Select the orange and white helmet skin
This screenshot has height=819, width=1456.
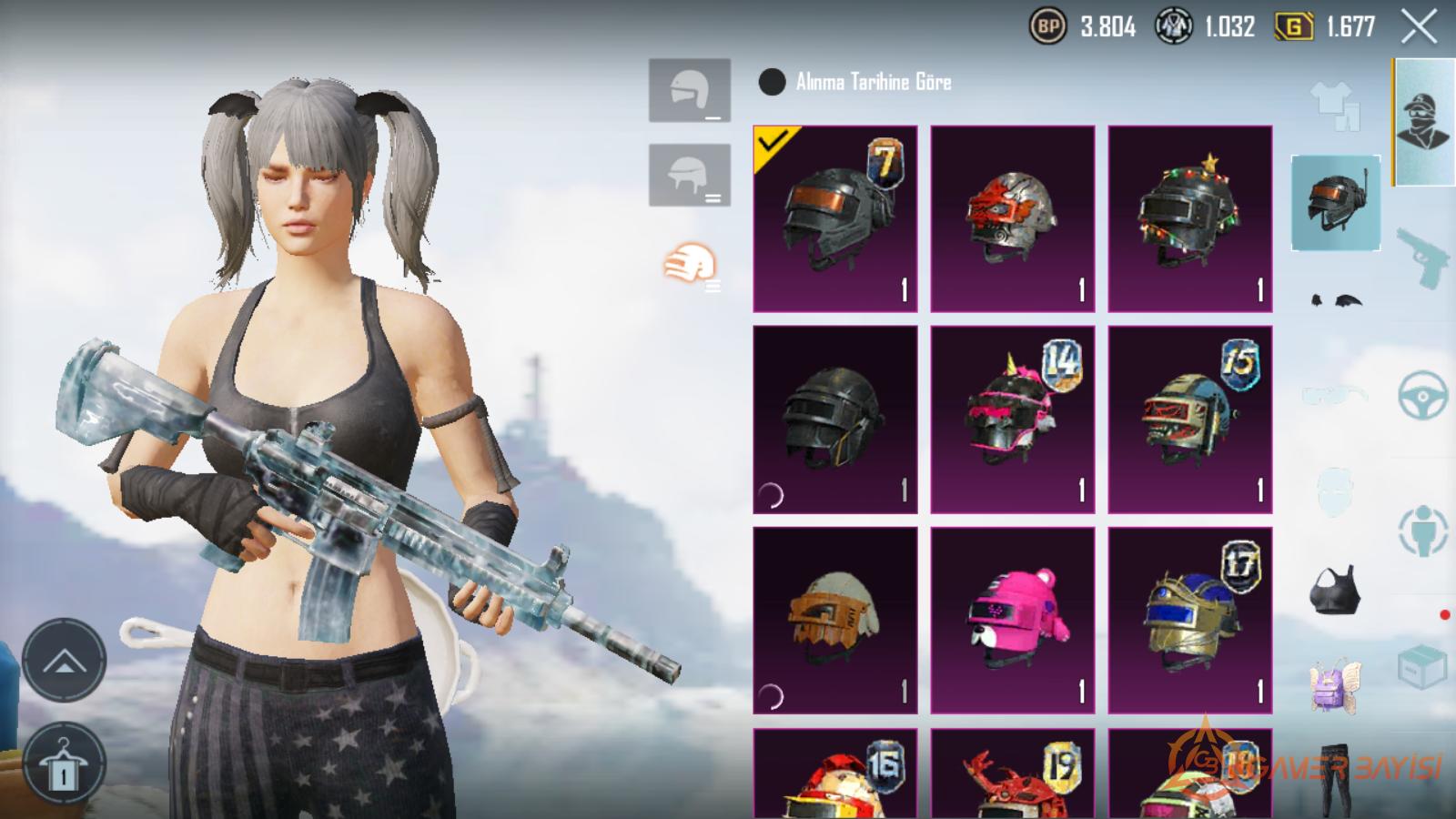pyautogui.click(x=834, y=620)
